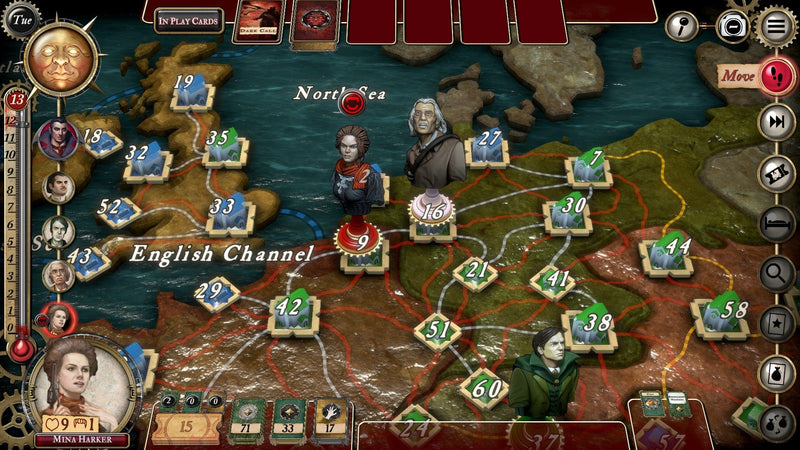Click the magnifying glass search action
The image size is (800, 450).
pyautogui.click(x=776, y=272)
